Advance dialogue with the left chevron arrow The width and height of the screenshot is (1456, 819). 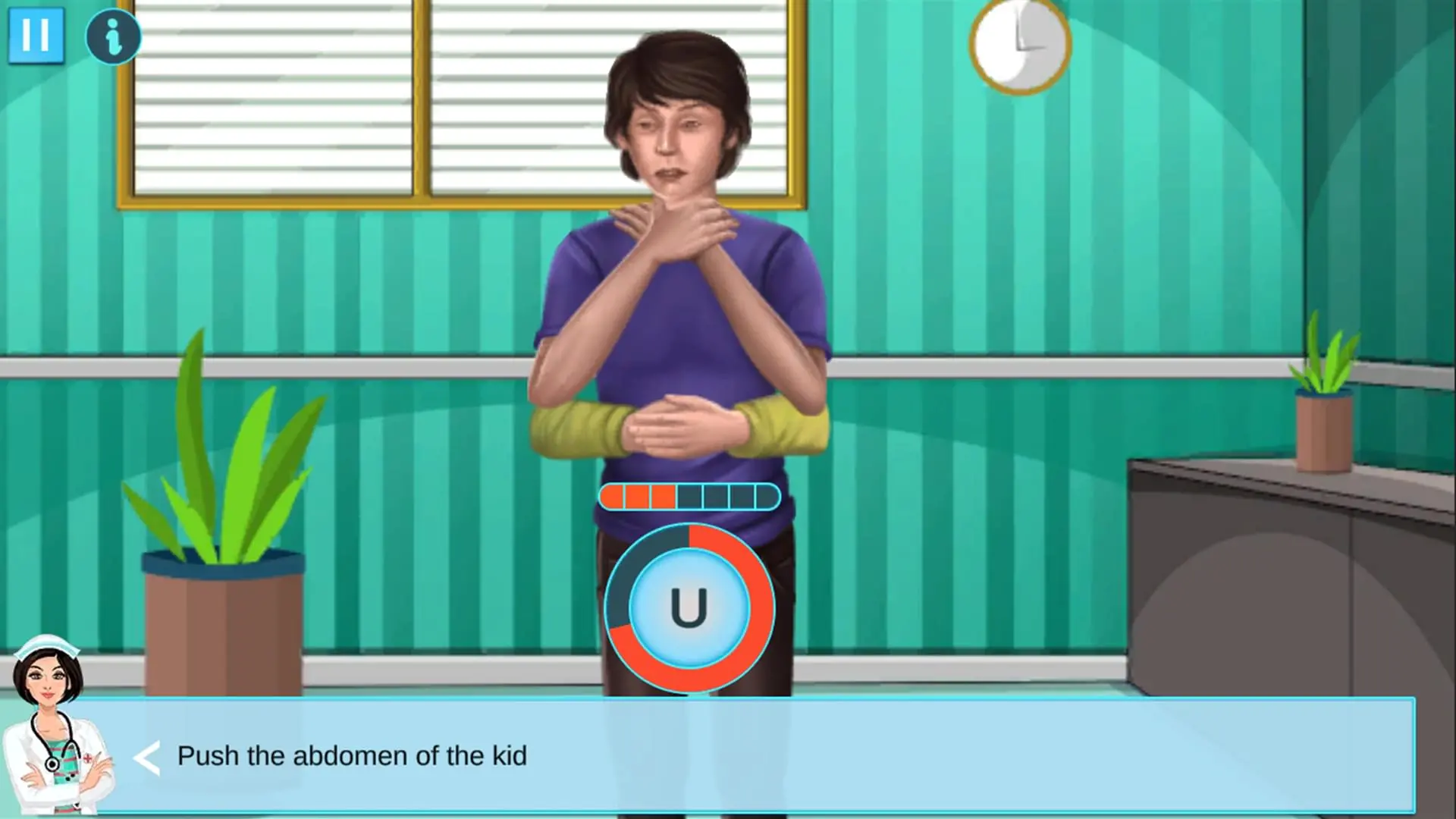(x=149, y=755)
